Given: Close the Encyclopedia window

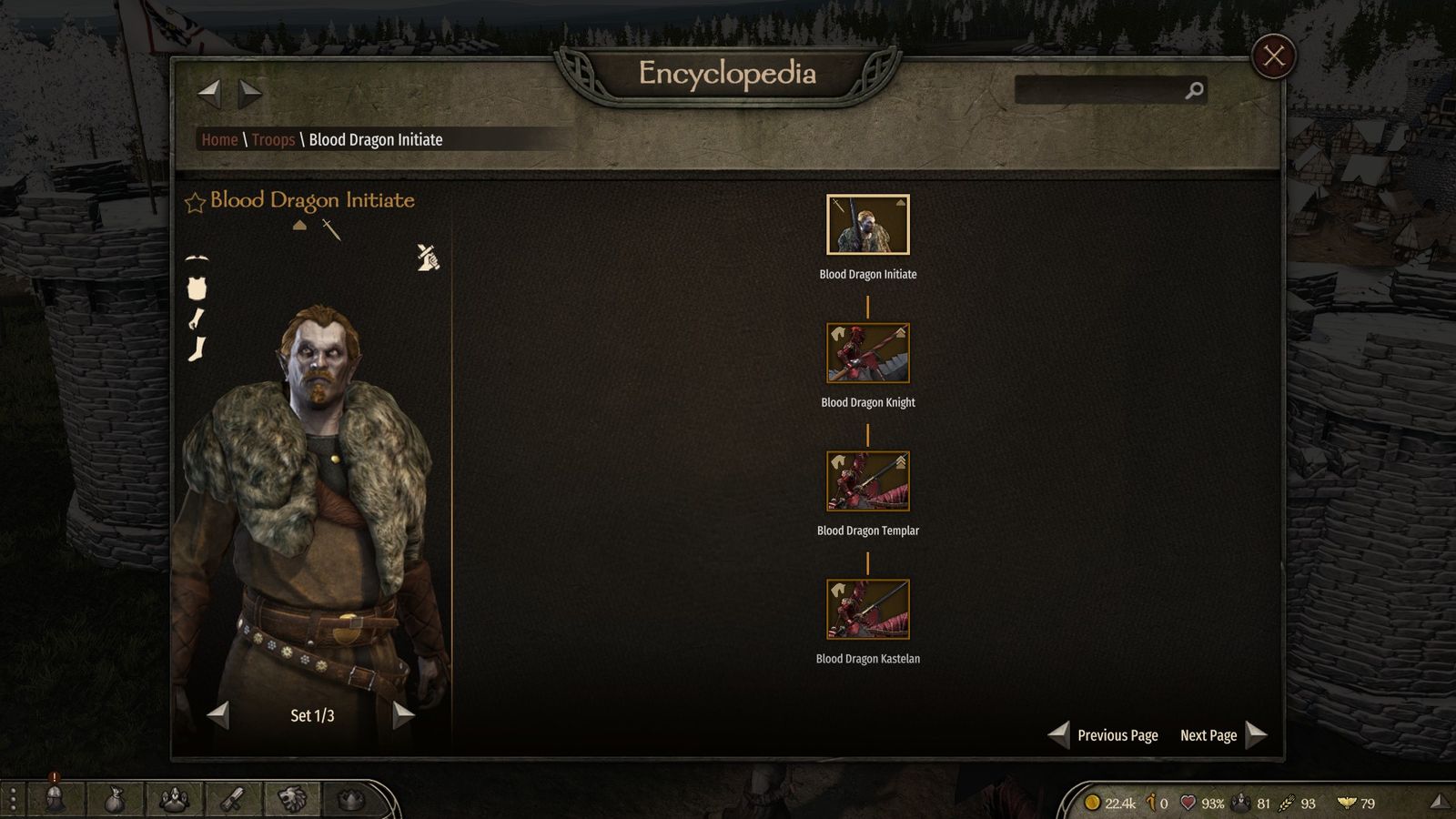Looking at the screenshot, I should (1273, 56).
